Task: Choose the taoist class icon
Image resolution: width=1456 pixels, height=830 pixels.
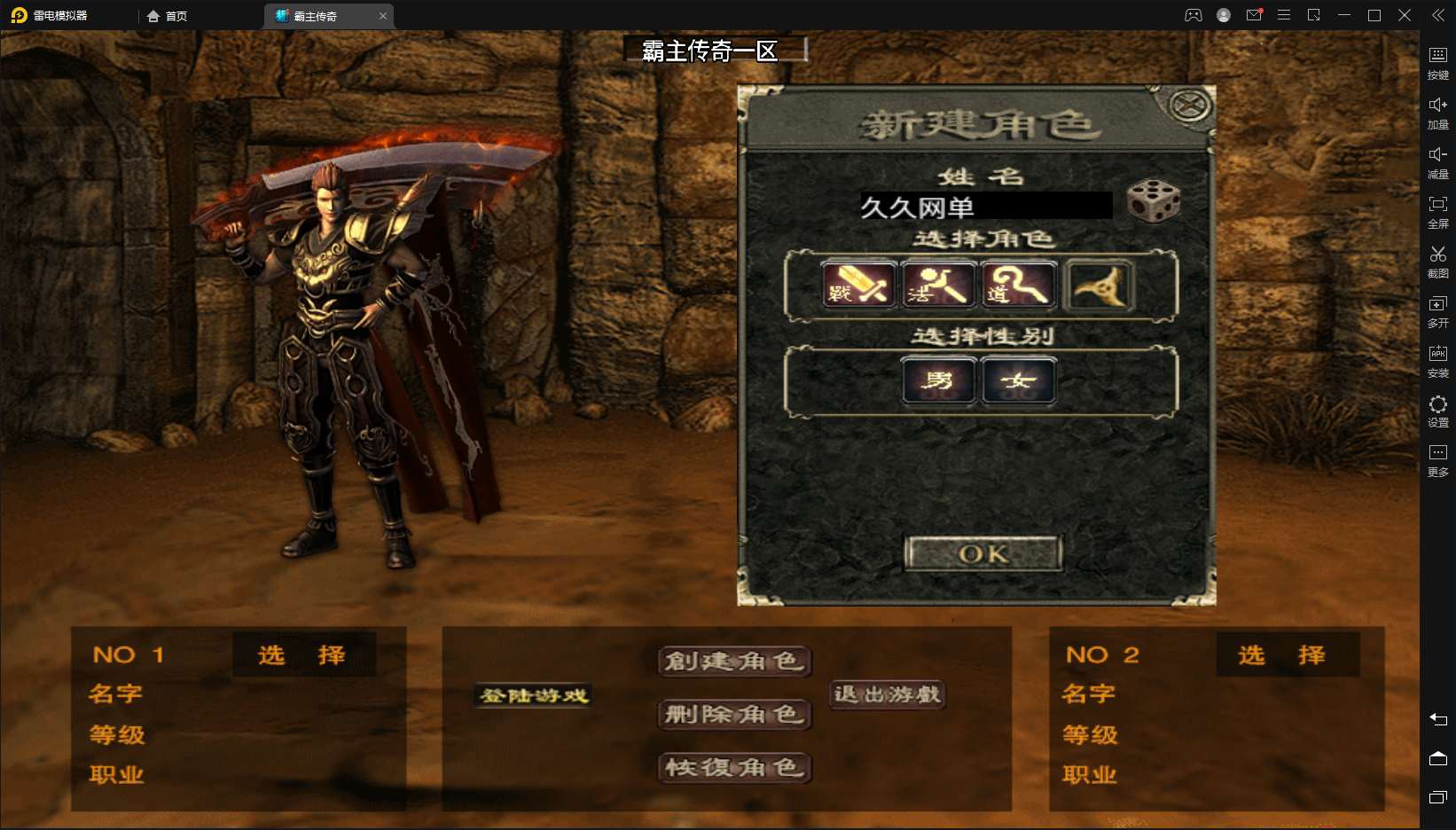Action: [1020, 286]
